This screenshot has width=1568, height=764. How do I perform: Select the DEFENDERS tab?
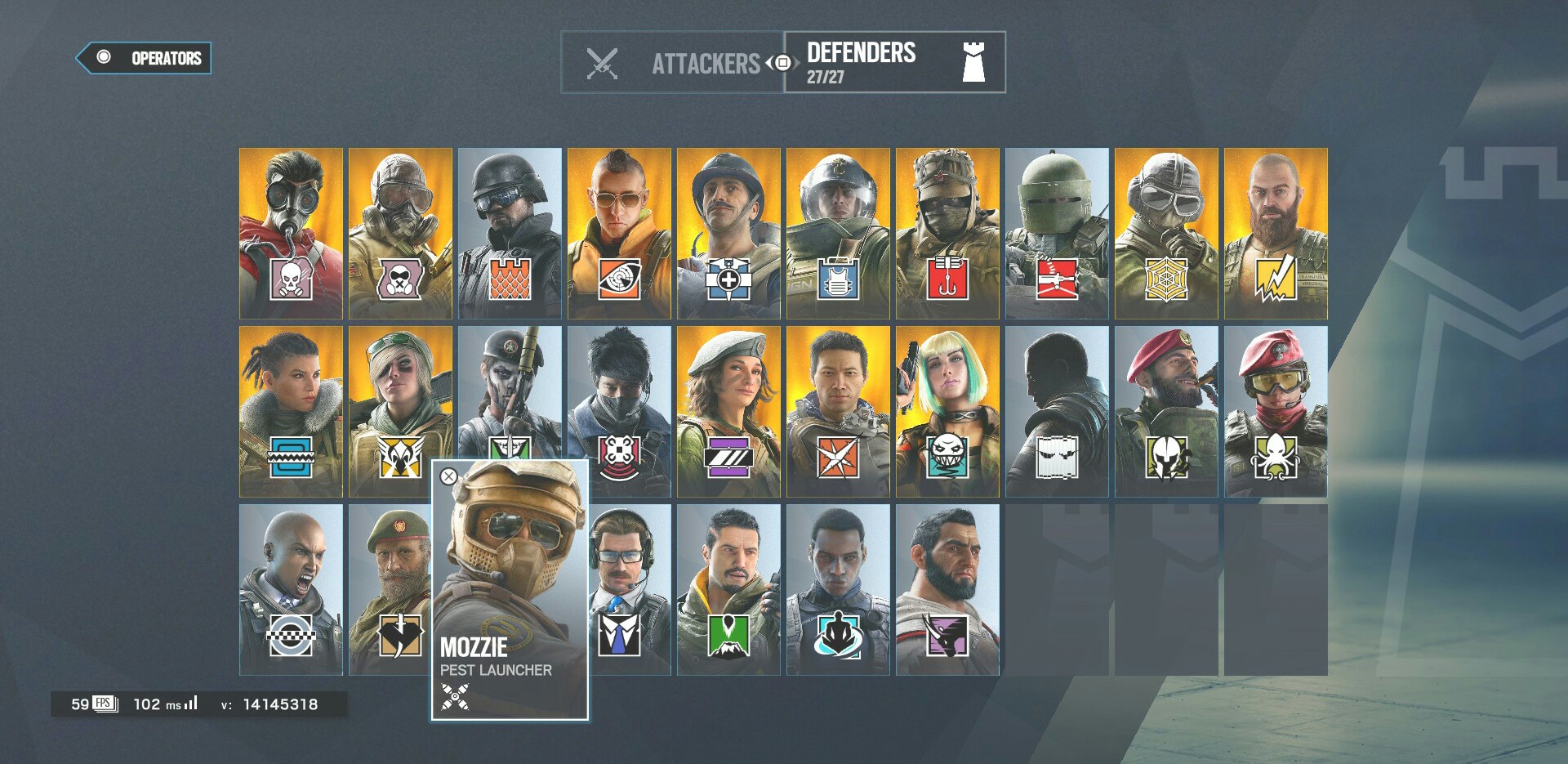[x=862, y=57]
